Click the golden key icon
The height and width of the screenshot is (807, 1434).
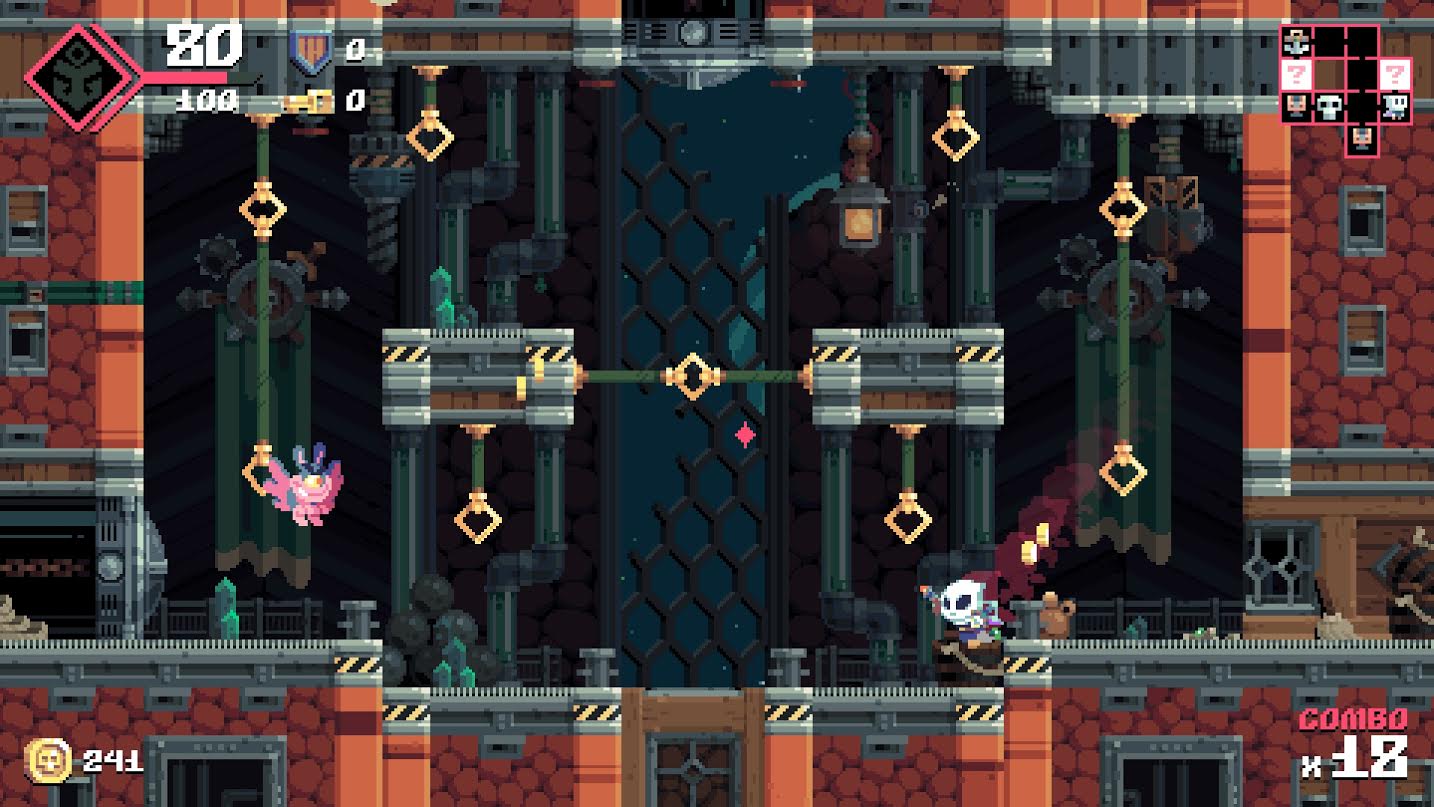pos(309,100)
